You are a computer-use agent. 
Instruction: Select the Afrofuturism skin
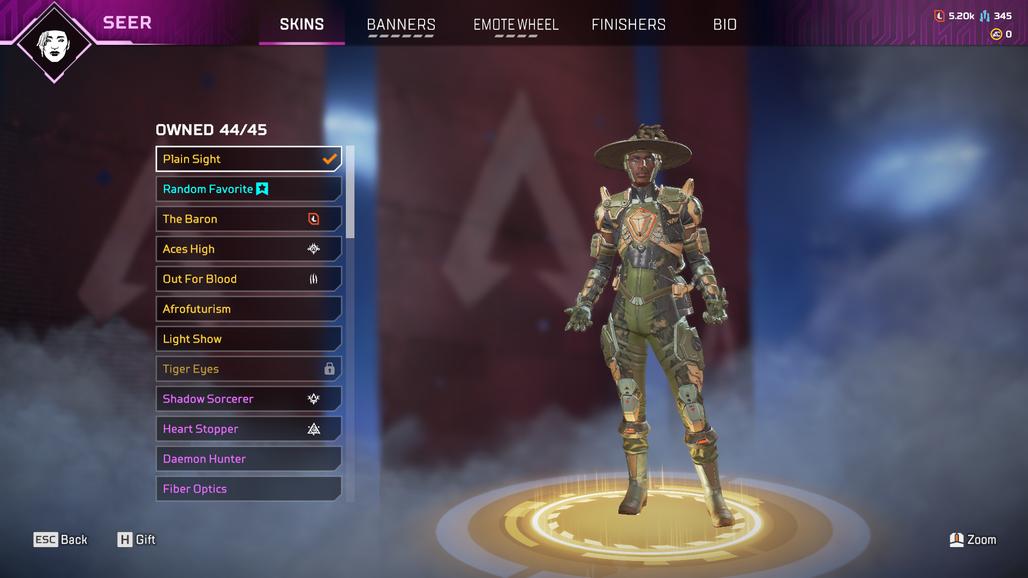[248, 309]
